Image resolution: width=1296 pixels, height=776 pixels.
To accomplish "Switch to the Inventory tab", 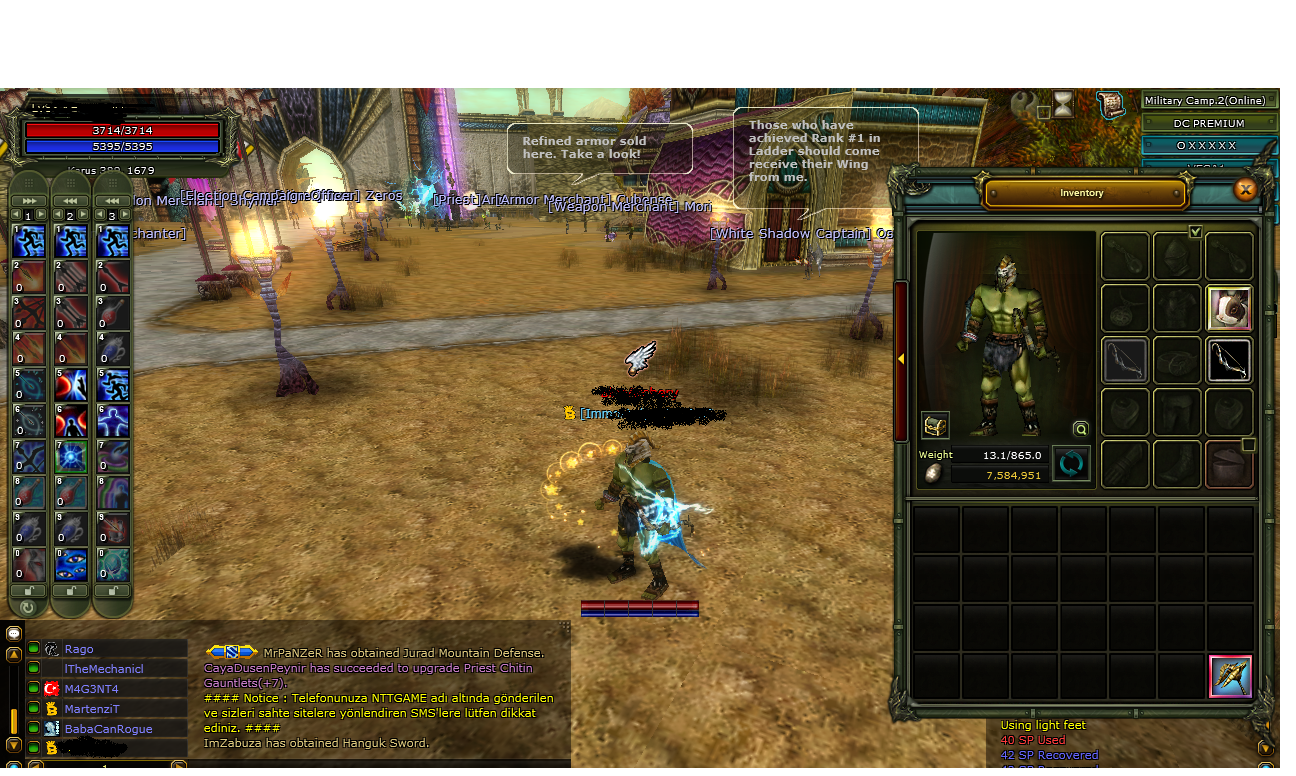I will pos(1082,193).
